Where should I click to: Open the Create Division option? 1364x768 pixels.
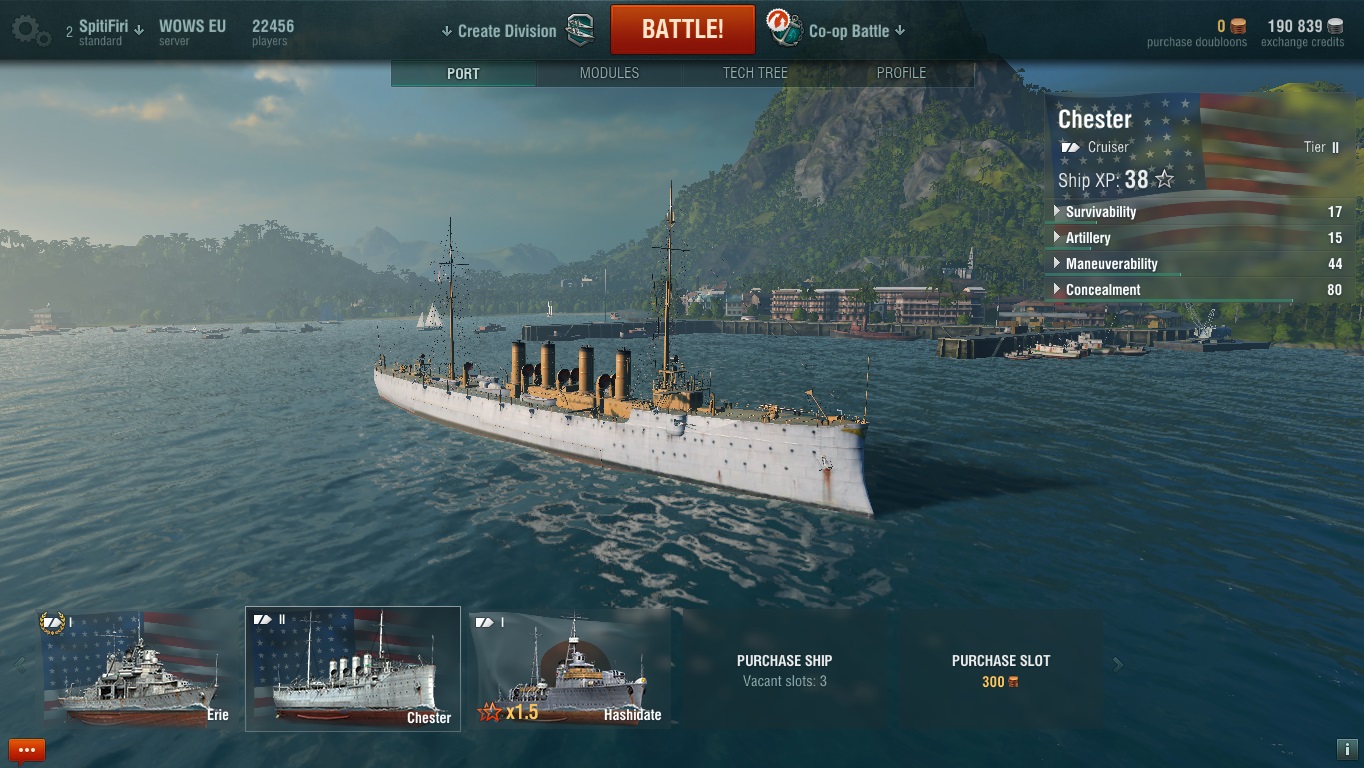click(506, 31)
